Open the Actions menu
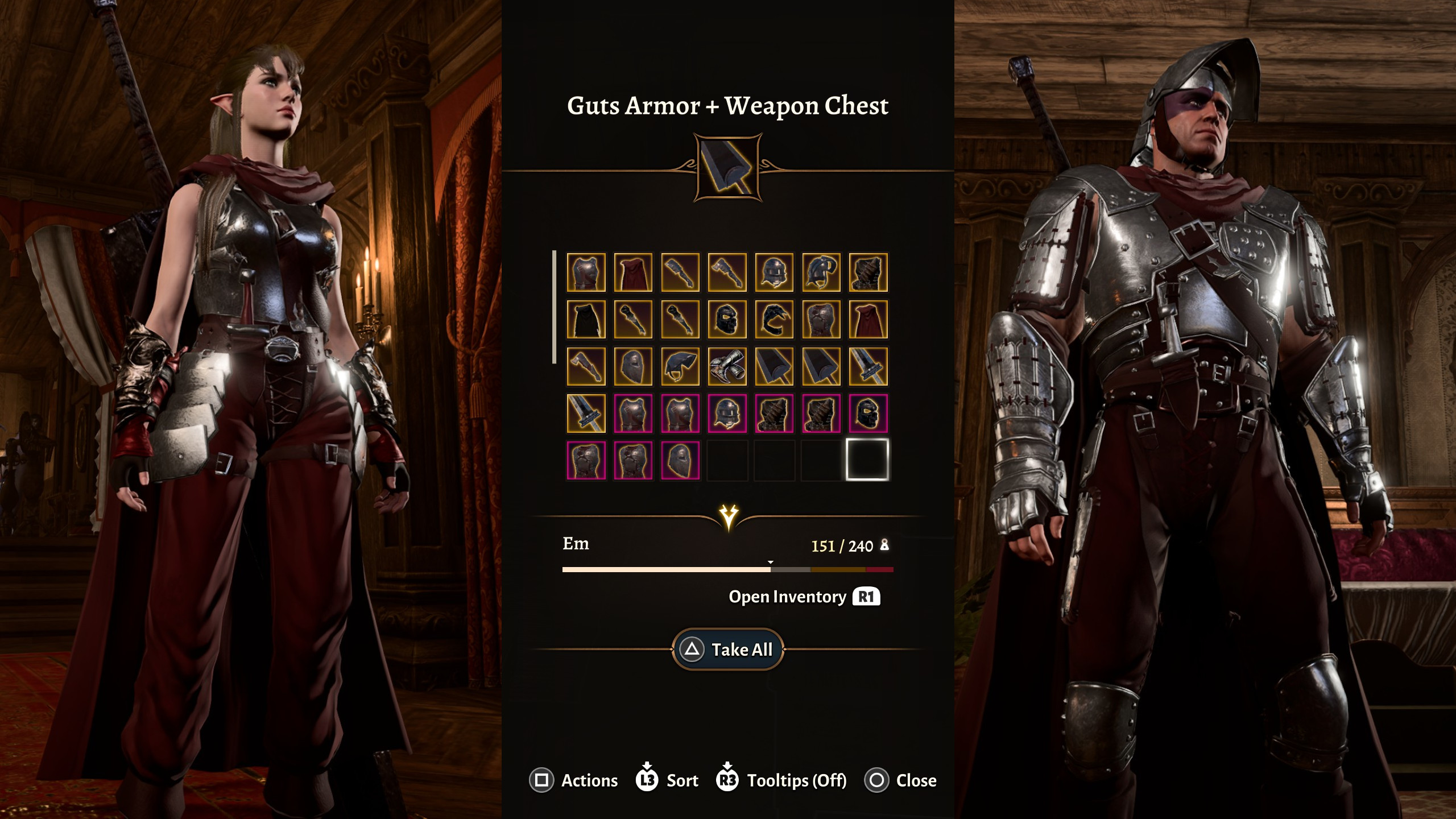The image size is (1456, 819). coord(573,780)
